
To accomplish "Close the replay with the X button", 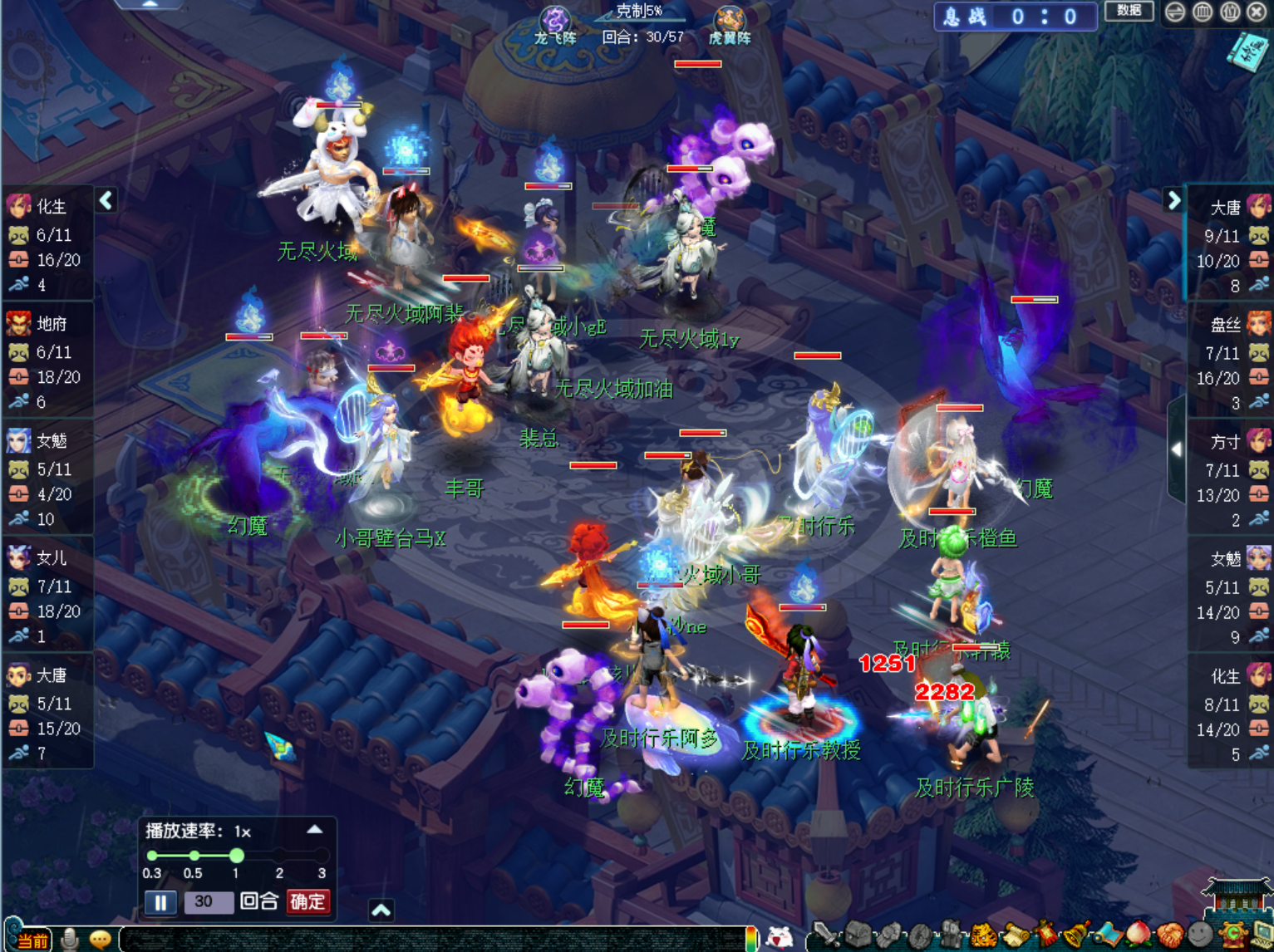I will tap(1258, 12).
